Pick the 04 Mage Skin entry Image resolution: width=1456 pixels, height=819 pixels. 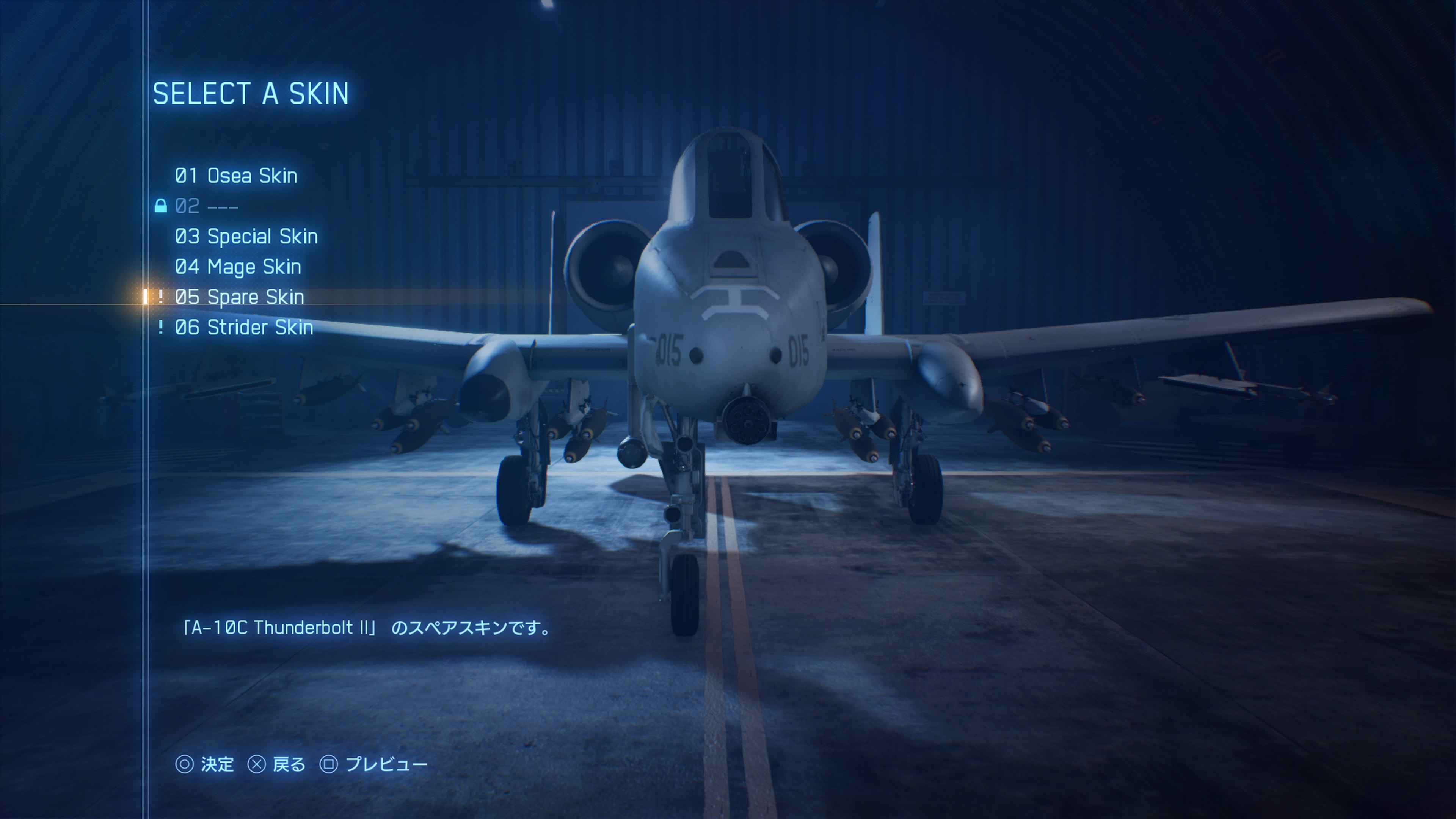click(x=237, y=267)
